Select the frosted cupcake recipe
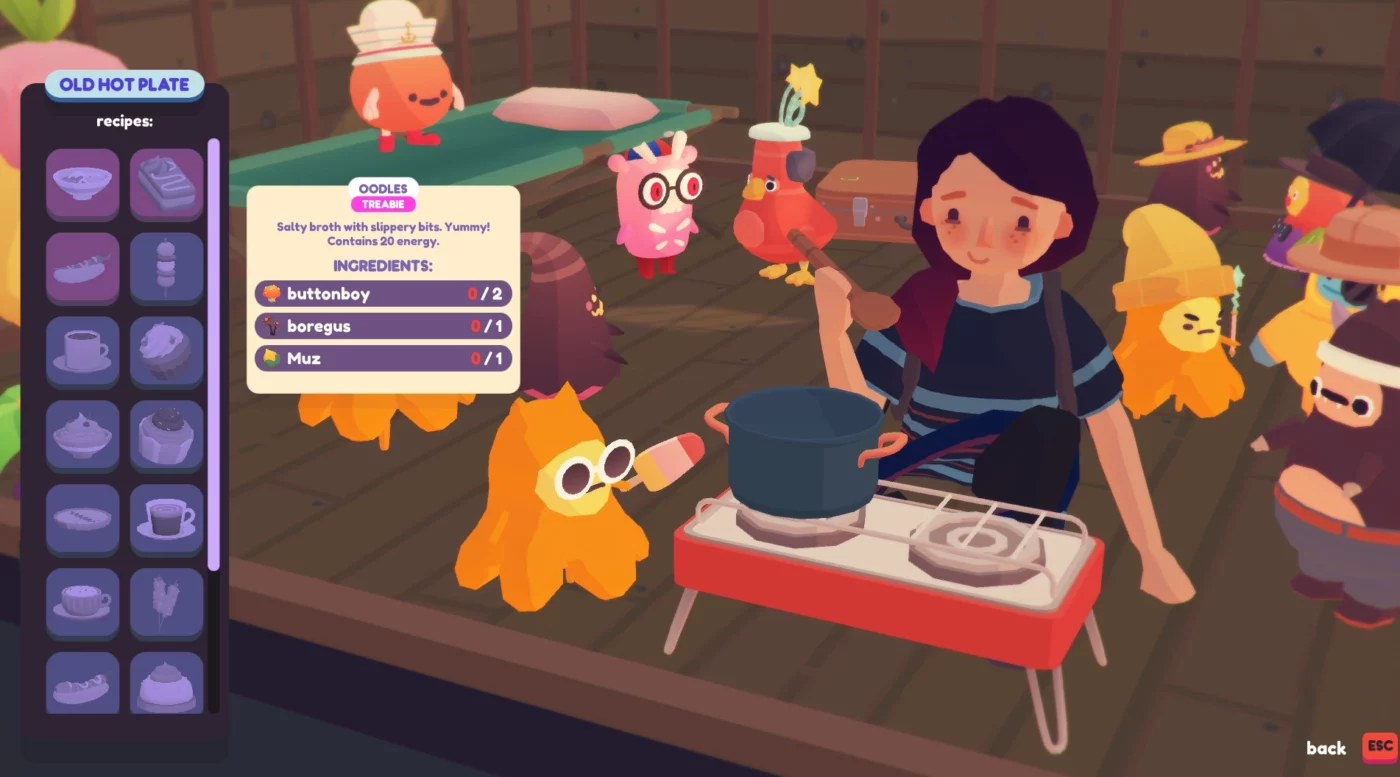 166,352
